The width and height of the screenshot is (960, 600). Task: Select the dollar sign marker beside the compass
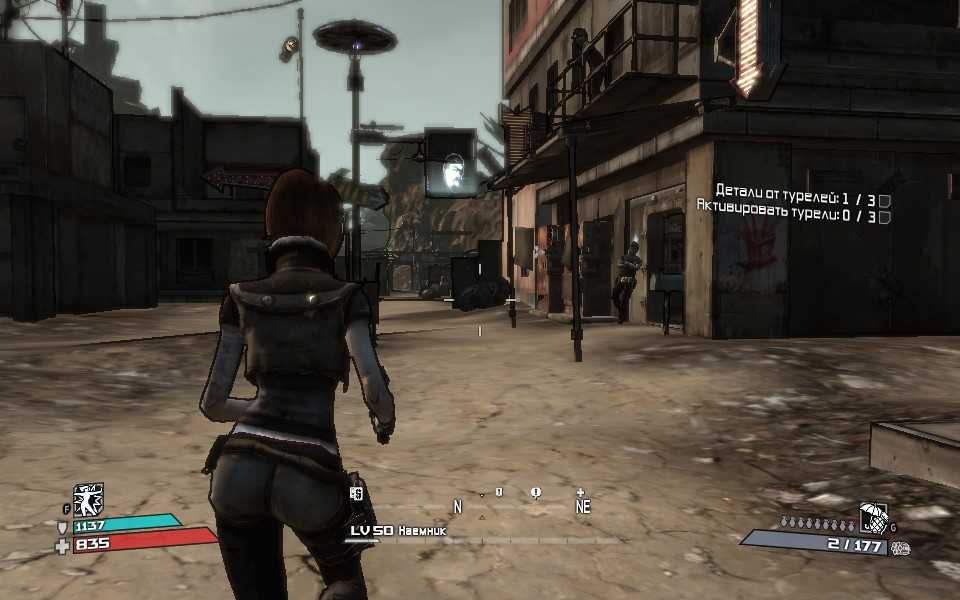click(356, 492)
